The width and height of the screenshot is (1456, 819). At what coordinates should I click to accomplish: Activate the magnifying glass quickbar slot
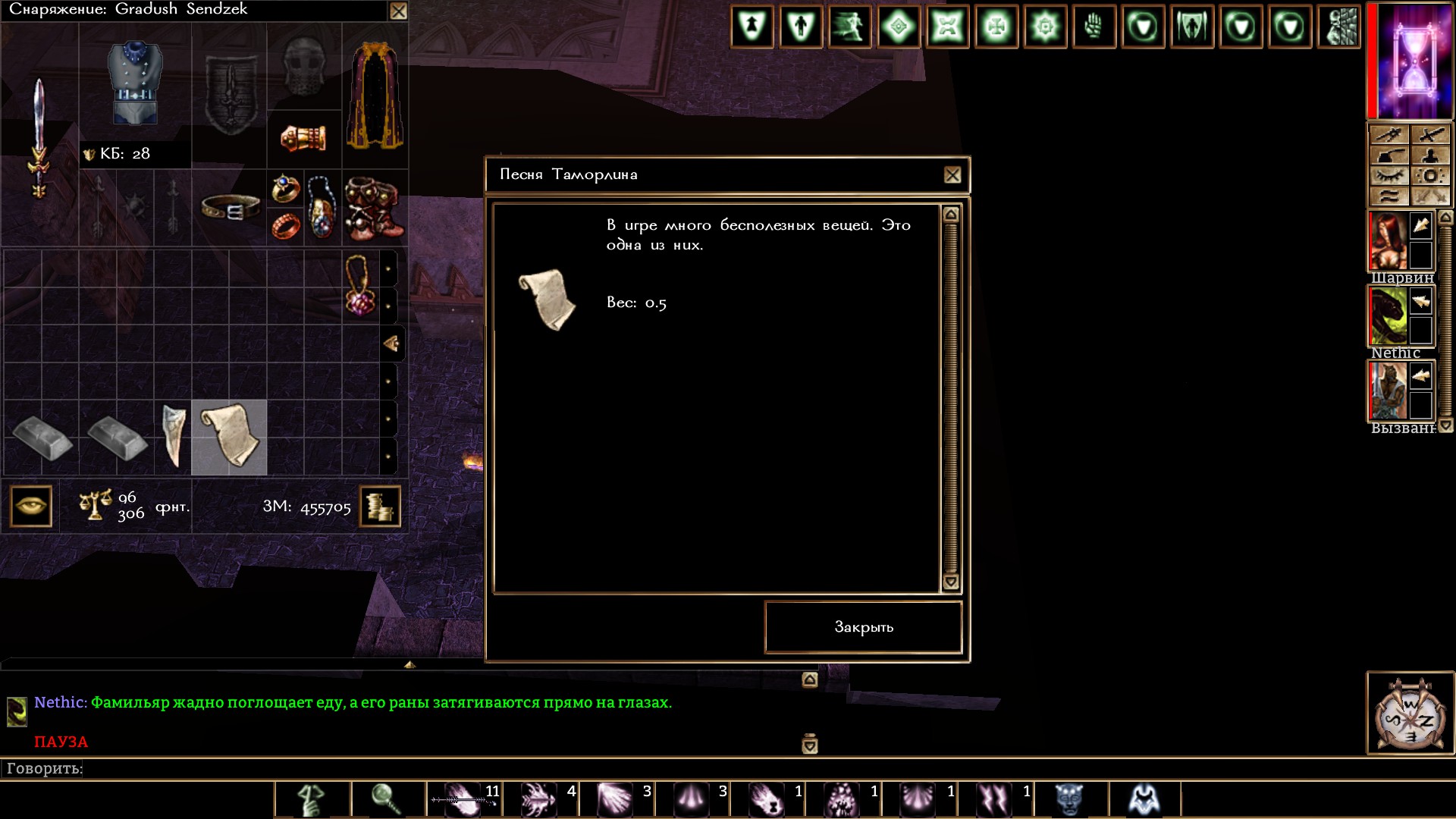coord(387,799)
